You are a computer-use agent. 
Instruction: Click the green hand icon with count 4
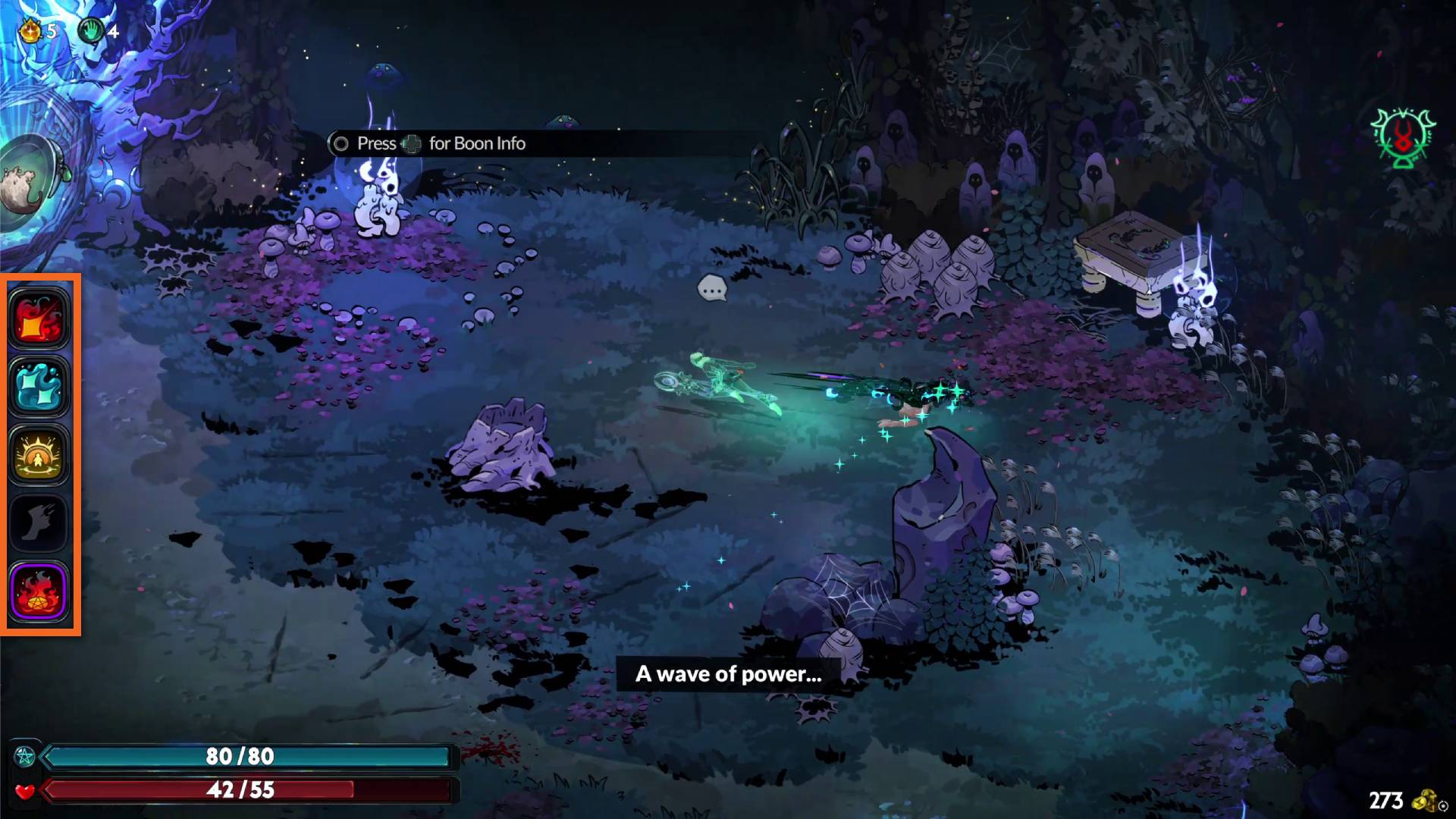coord(92,31)
